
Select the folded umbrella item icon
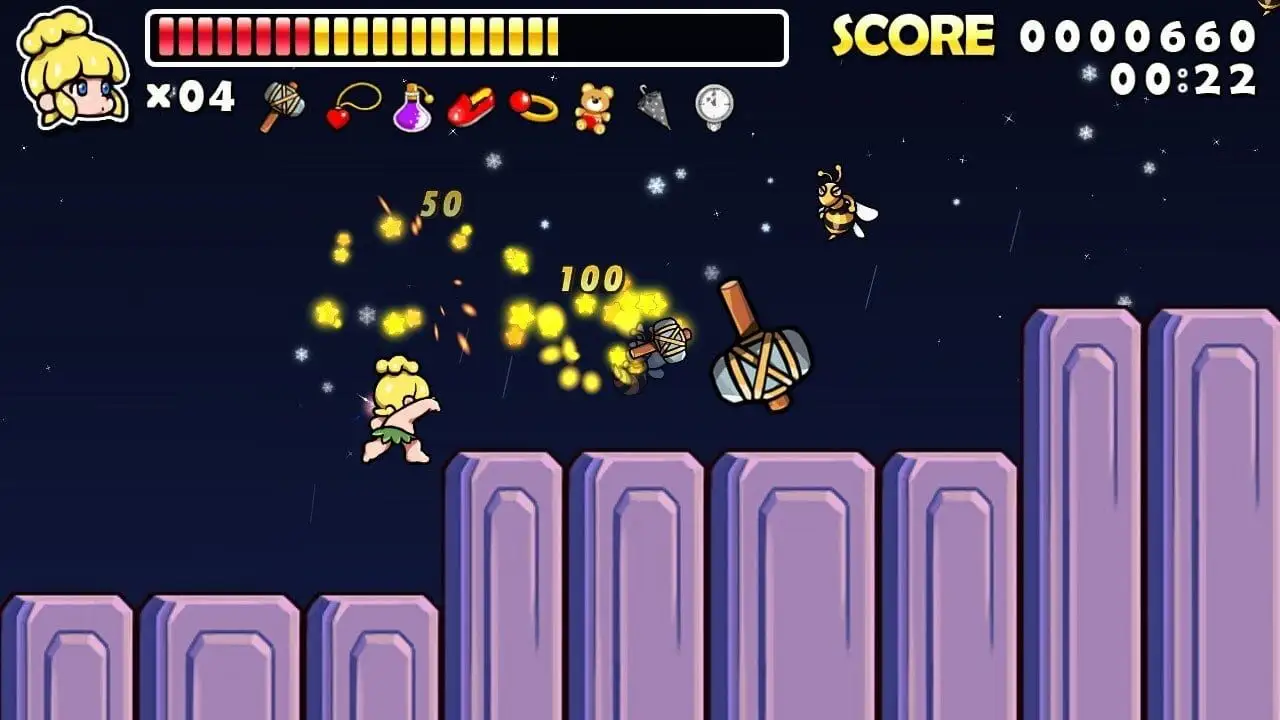point(653,106)
